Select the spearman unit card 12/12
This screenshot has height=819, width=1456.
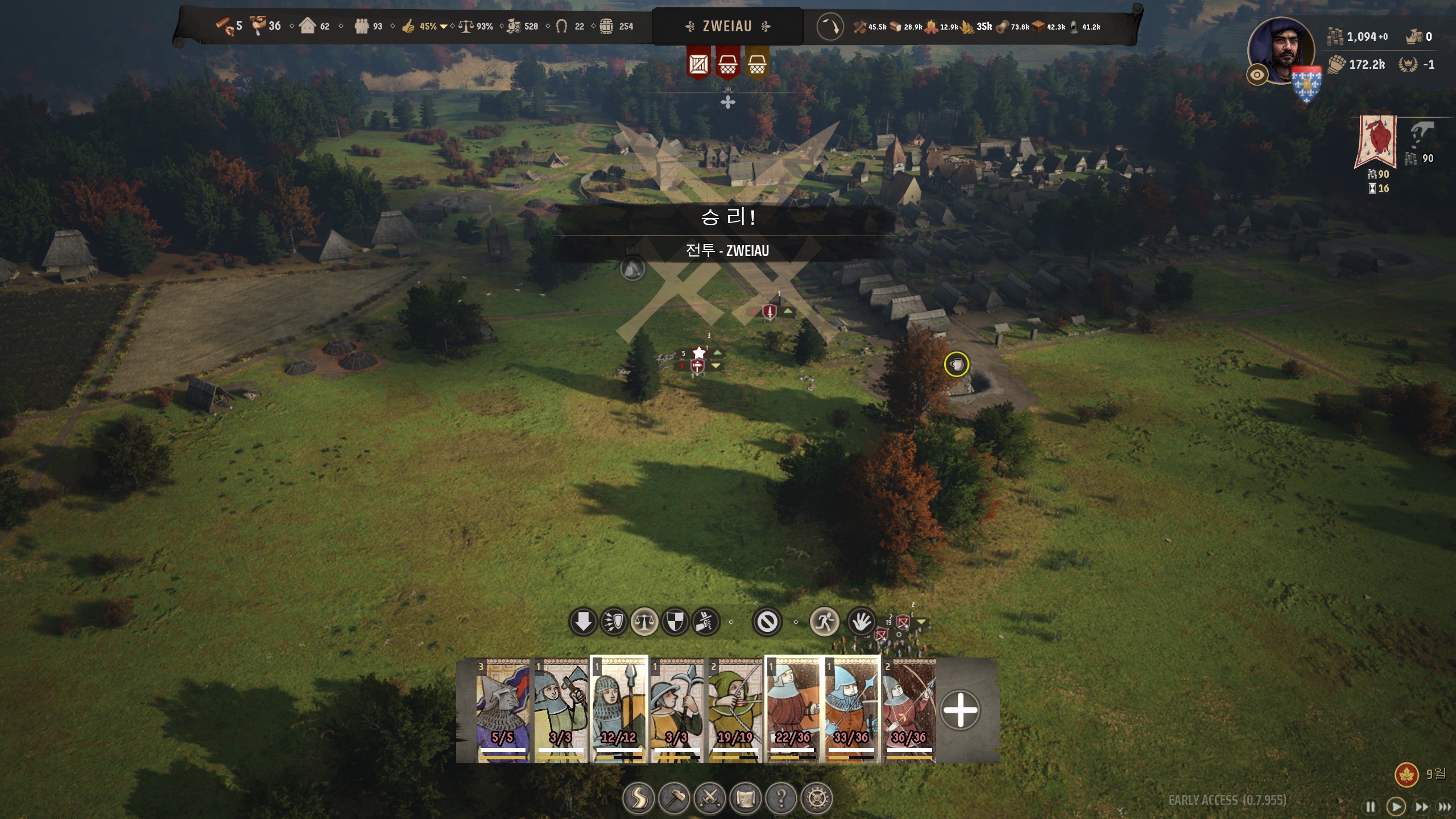[x=619, y=710]
